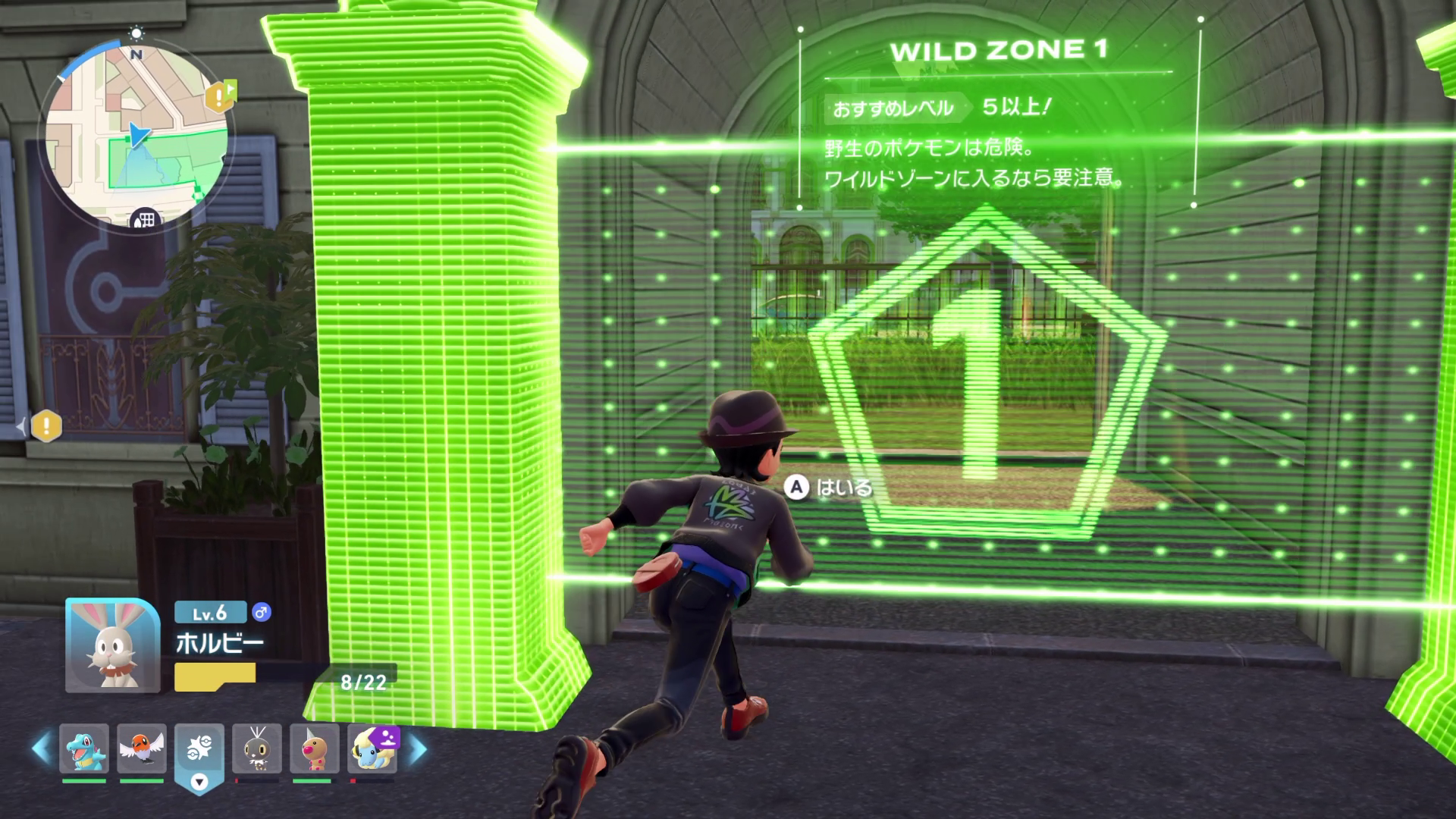The image size is (1456, 819).
Task: Click the left arrow of the party bar
Action: click(x=42, y=748)
